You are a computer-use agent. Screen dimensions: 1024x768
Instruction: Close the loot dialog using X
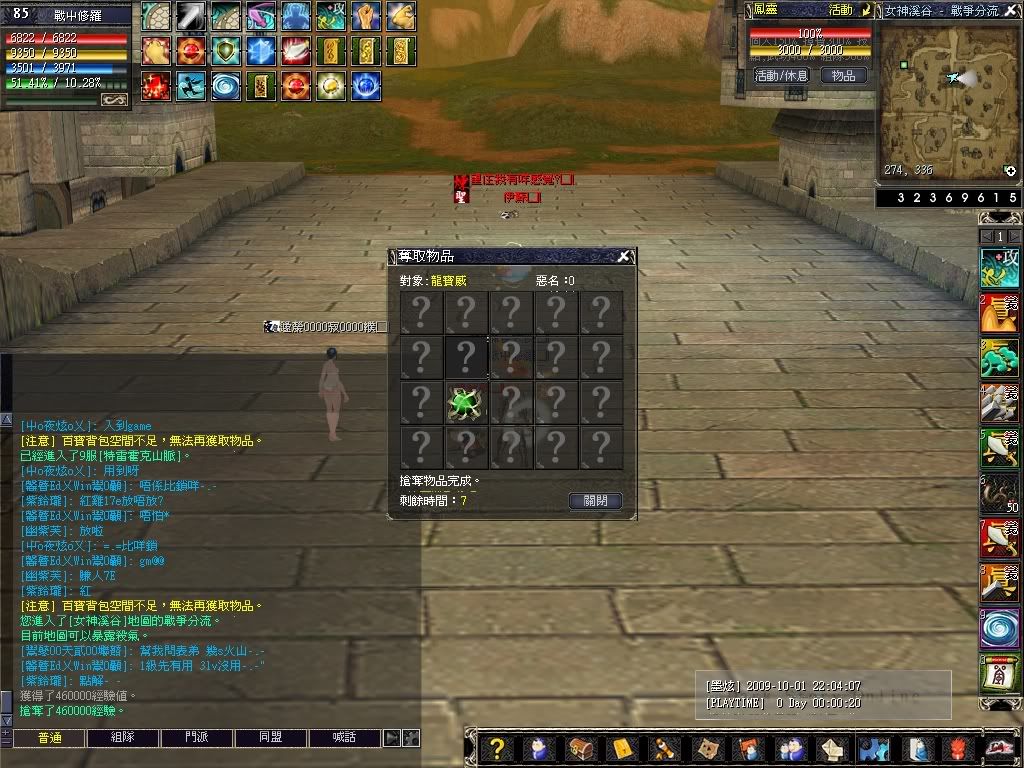(x=623, y=257)
